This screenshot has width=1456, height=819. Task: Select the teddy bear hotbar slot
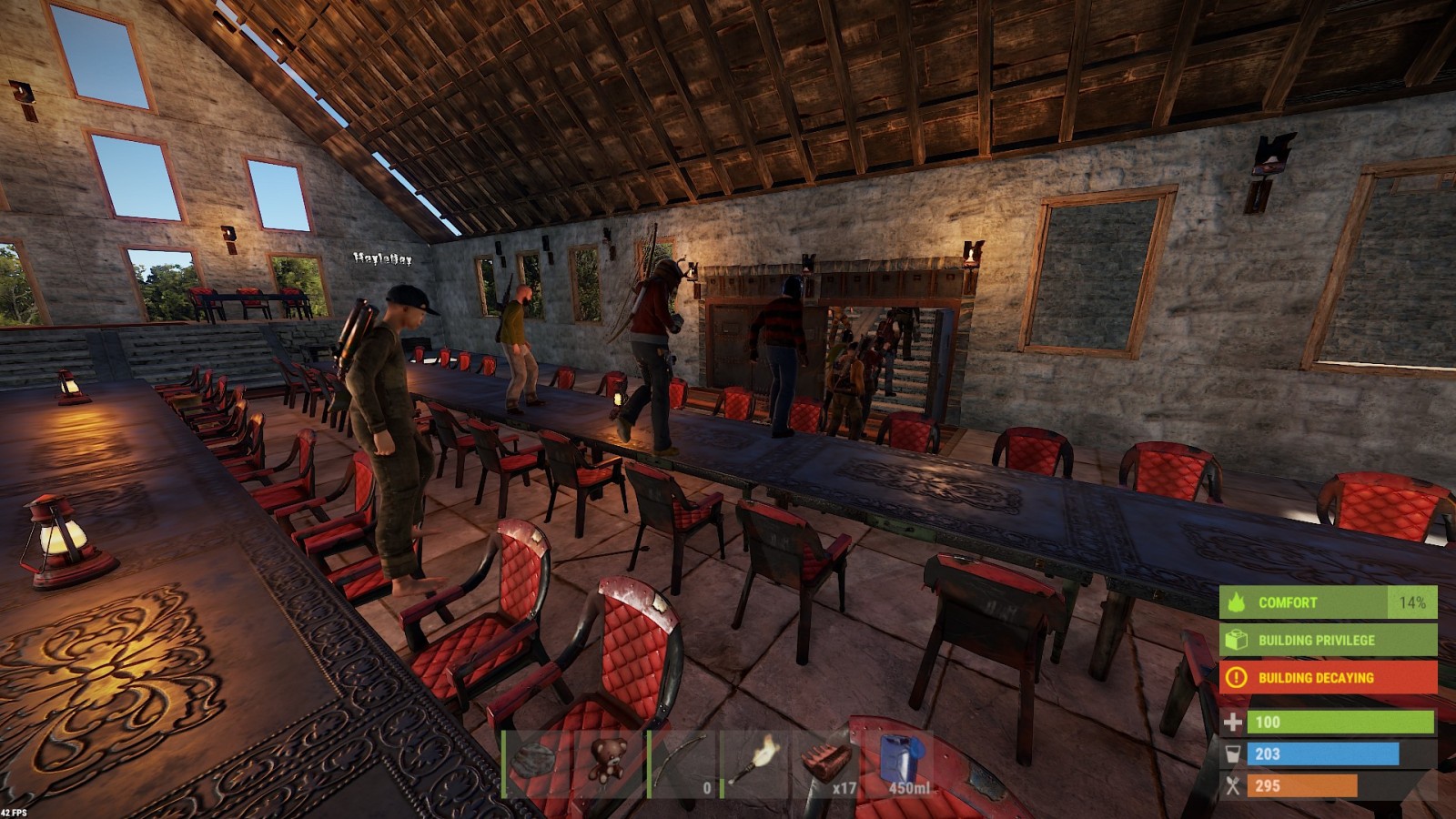pyautogui.click(x=608, y=764)
